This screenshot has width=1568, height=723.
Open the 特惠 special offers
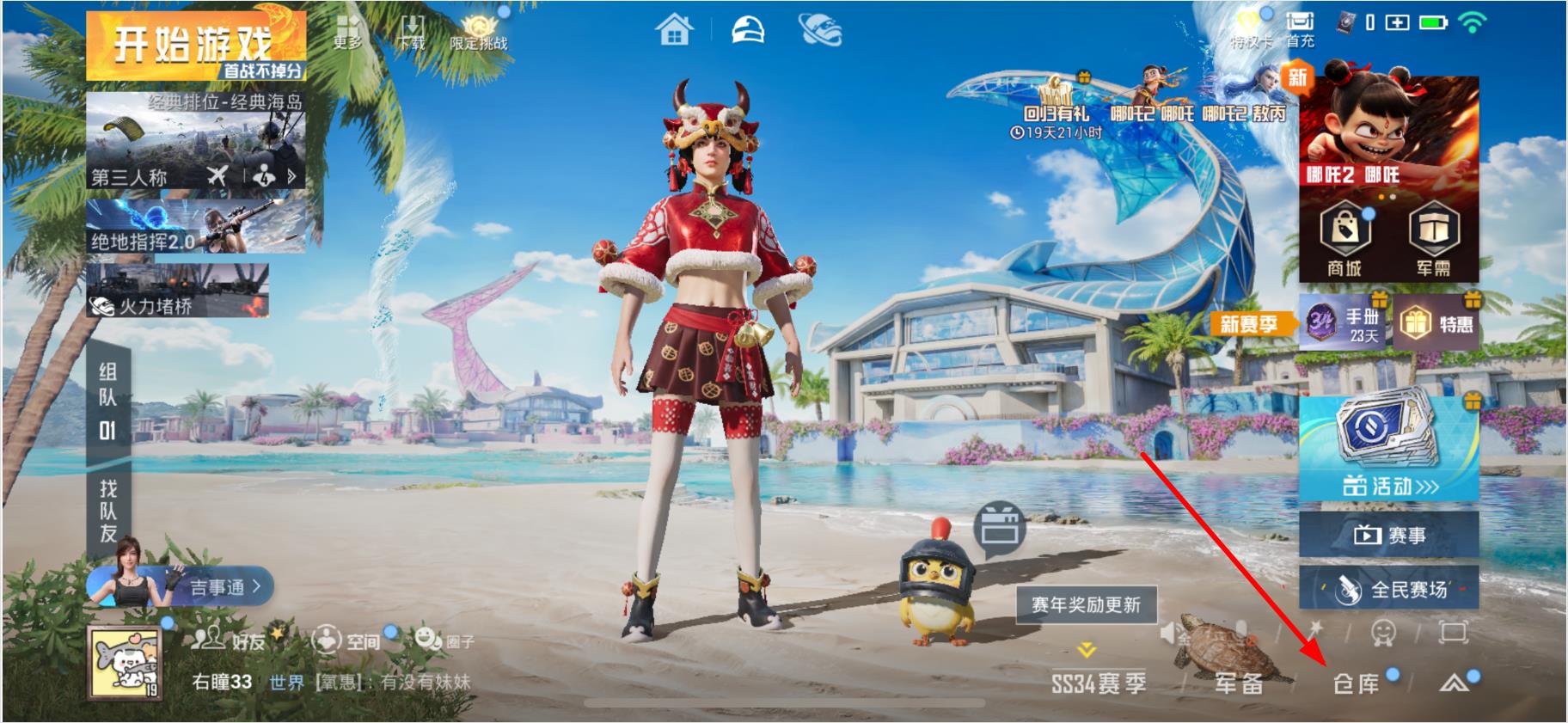tap(1434, 324)
